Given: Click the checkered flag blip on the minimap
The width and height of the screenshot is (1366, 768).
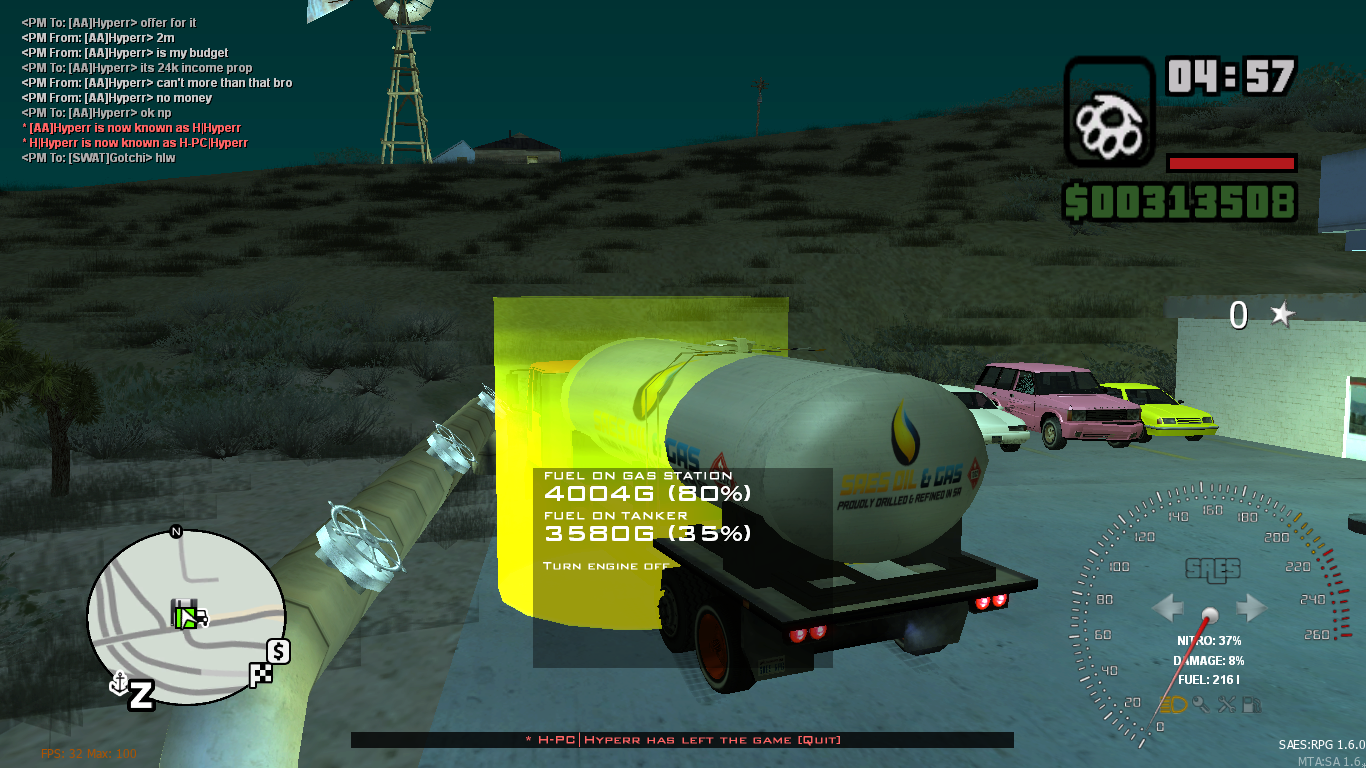Looking at the screenshot, I should pos(260,674).
